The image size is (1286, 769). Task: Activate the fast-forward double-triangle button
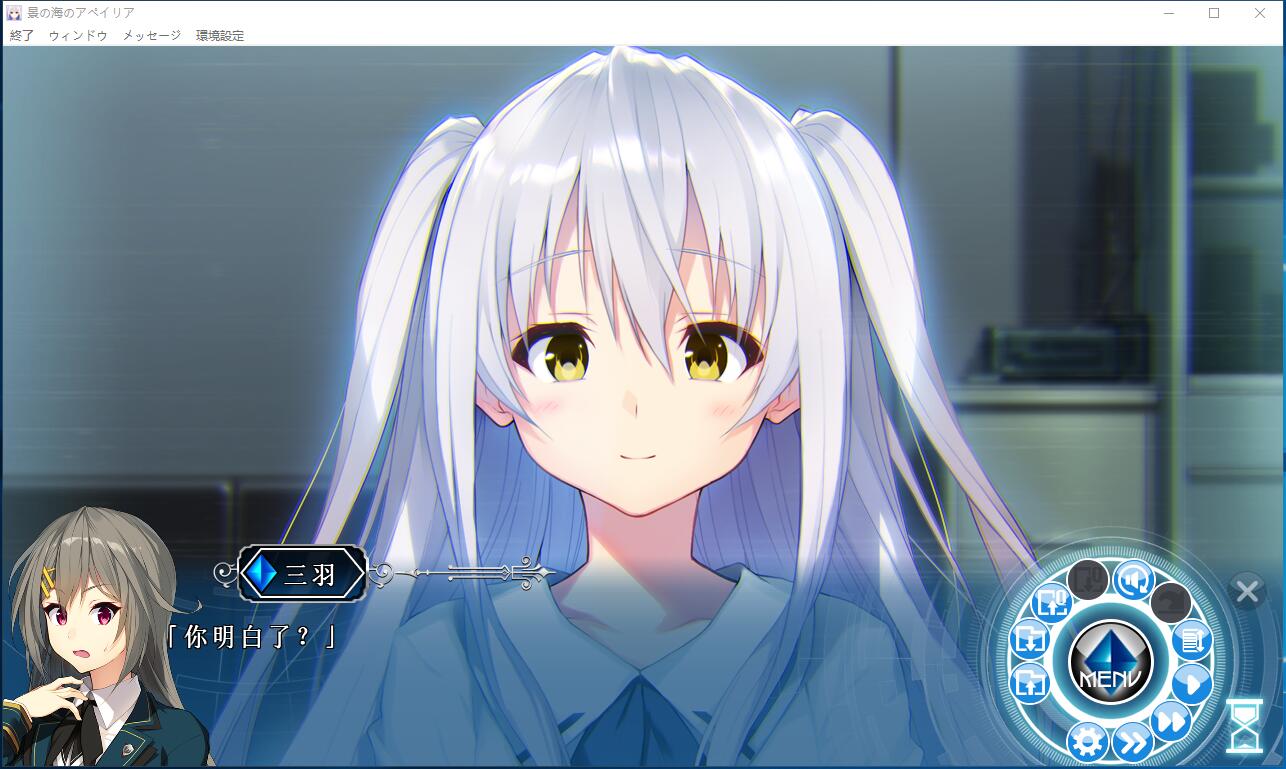point(1170,720)
